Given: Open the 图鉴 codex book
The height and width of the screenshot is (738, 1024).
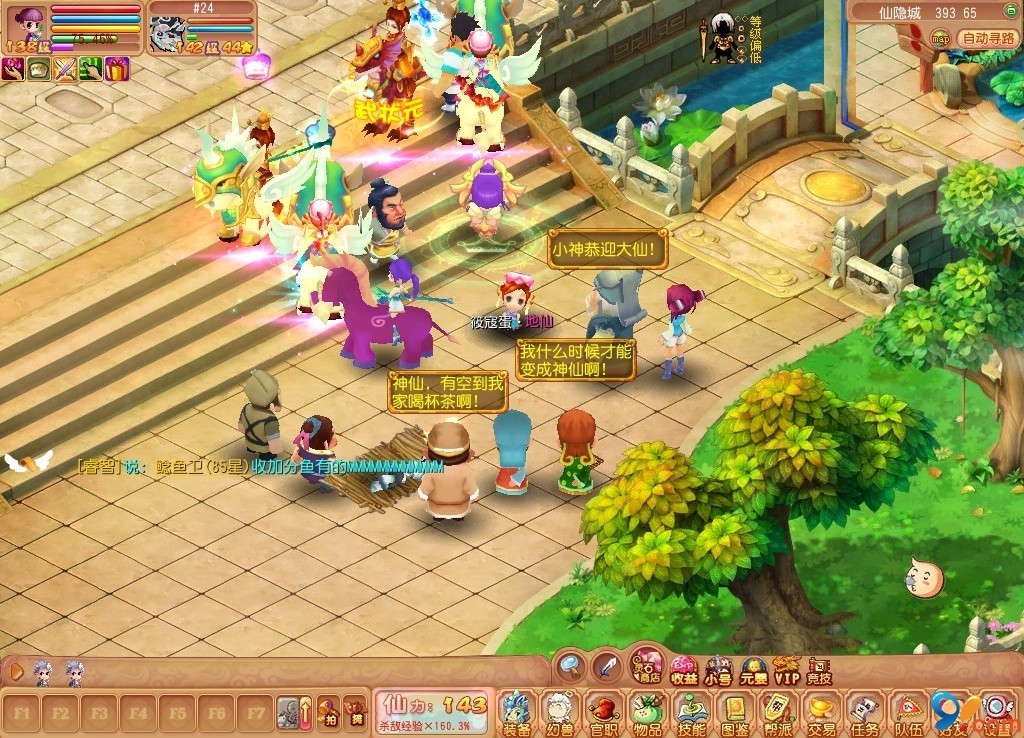Looking at the screenshot, I should [x=735, y=712].
